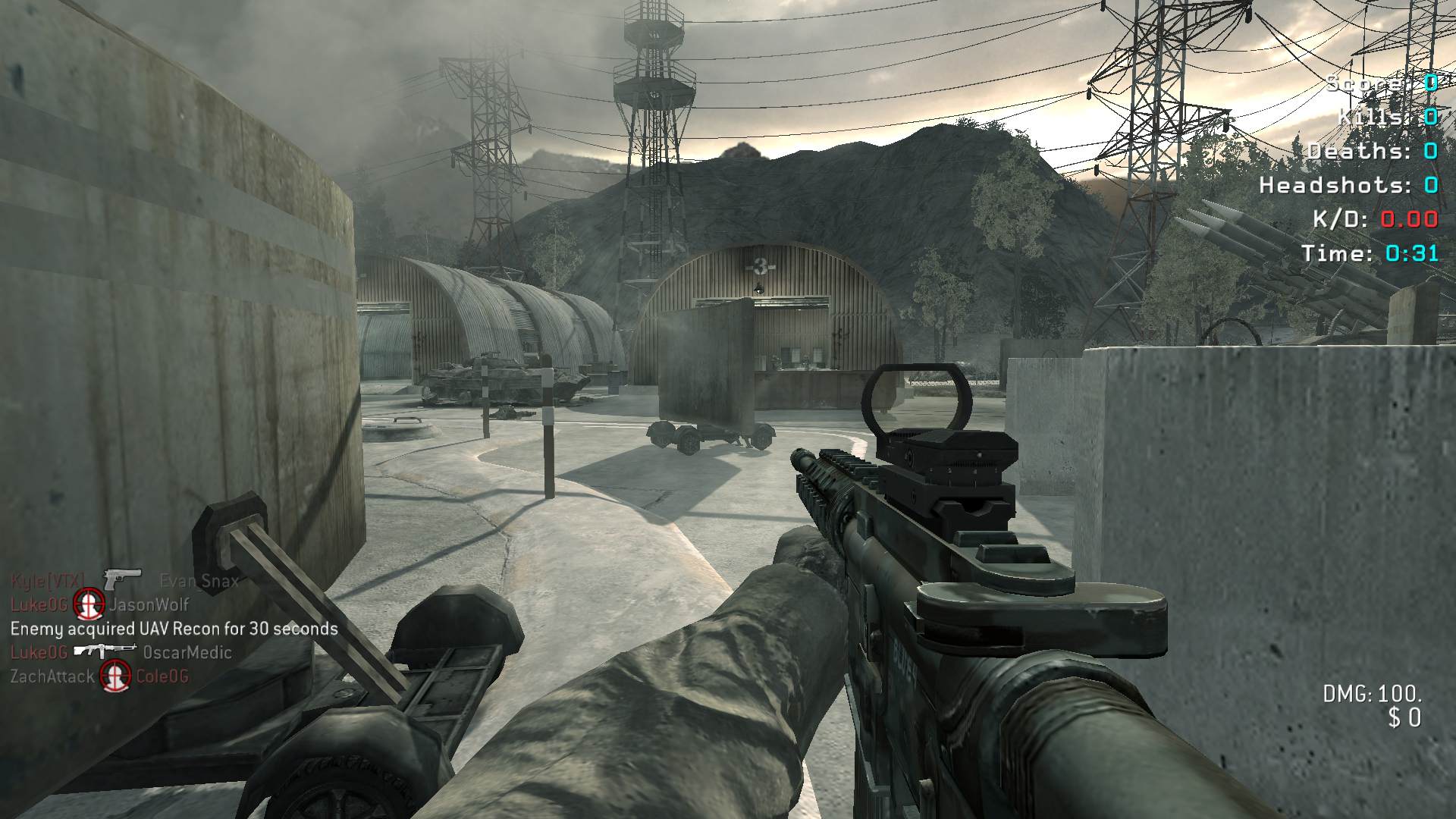Viewport: 1456px width, 819px height.
Task: Click Evan_Snax's name in the kill feed
Action: pyautogui.click(x=199, y=581)
